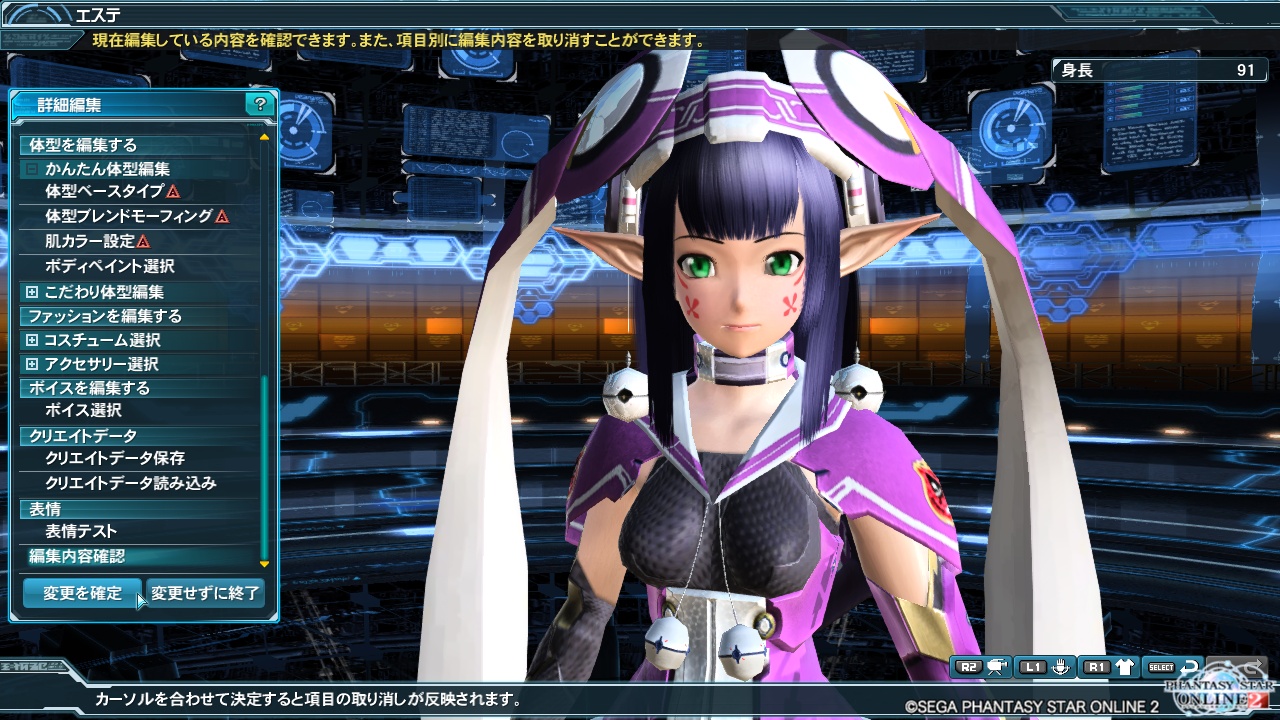
Task: Expand the こだわり体型編集 section
Action: [31, 291]
